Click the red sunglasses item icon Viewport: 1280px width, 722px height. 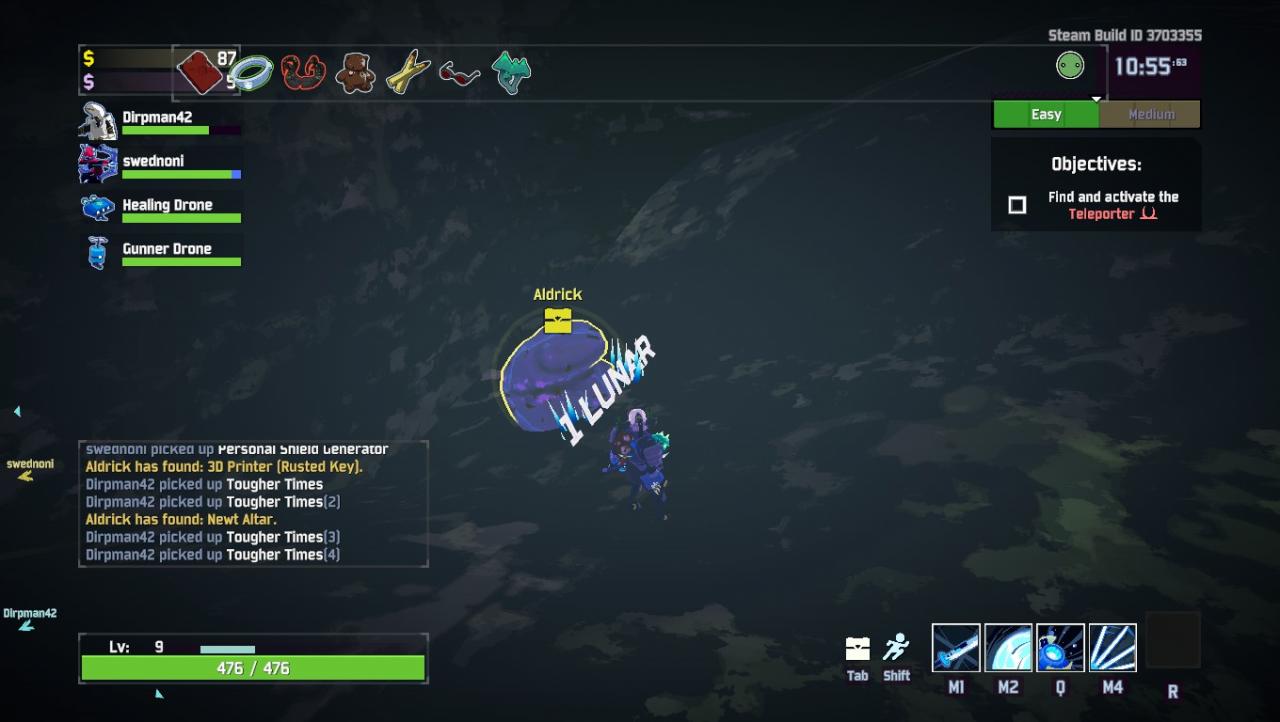pyautogui.click(x=459, y=73)
